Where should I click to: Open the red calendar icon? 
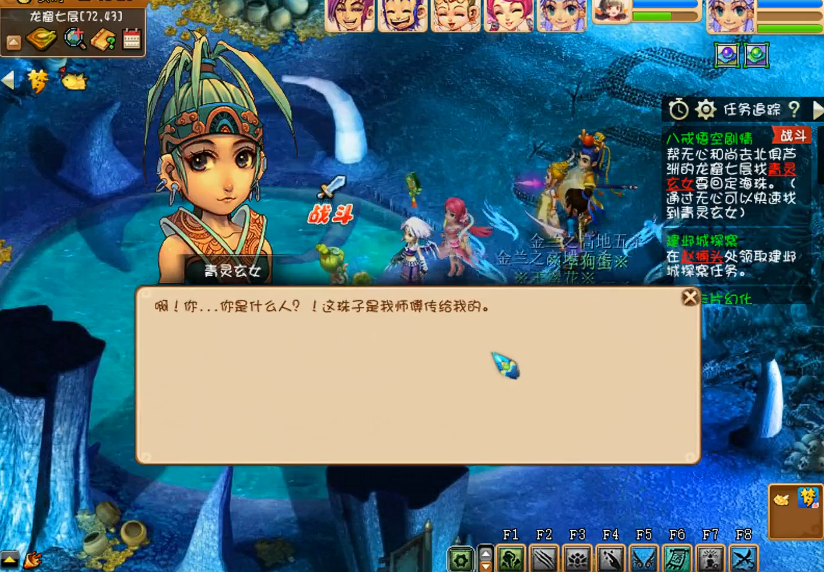tap(131, 39)
